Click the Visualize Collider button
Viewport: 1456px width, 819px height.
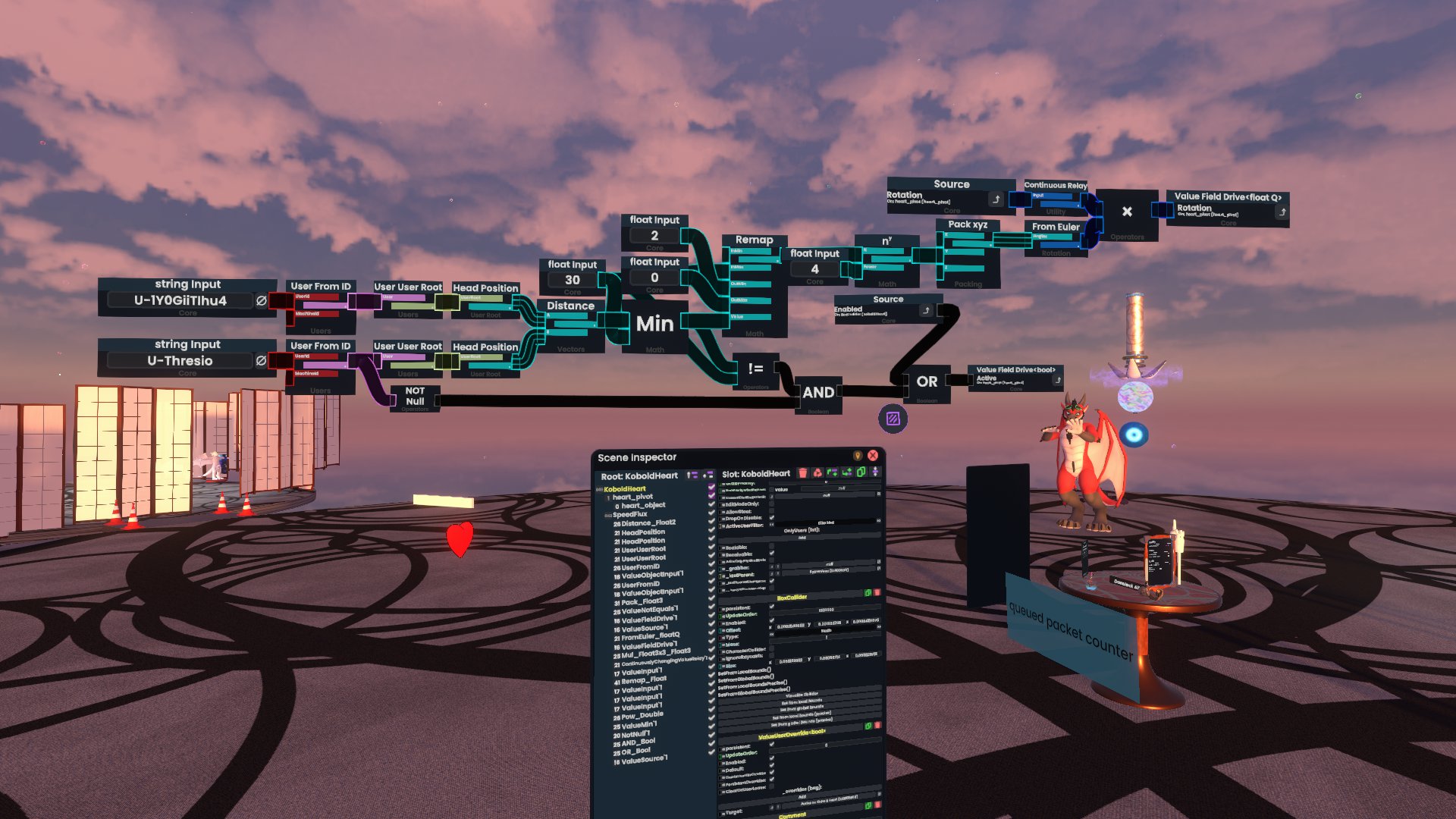coord(802,695)
